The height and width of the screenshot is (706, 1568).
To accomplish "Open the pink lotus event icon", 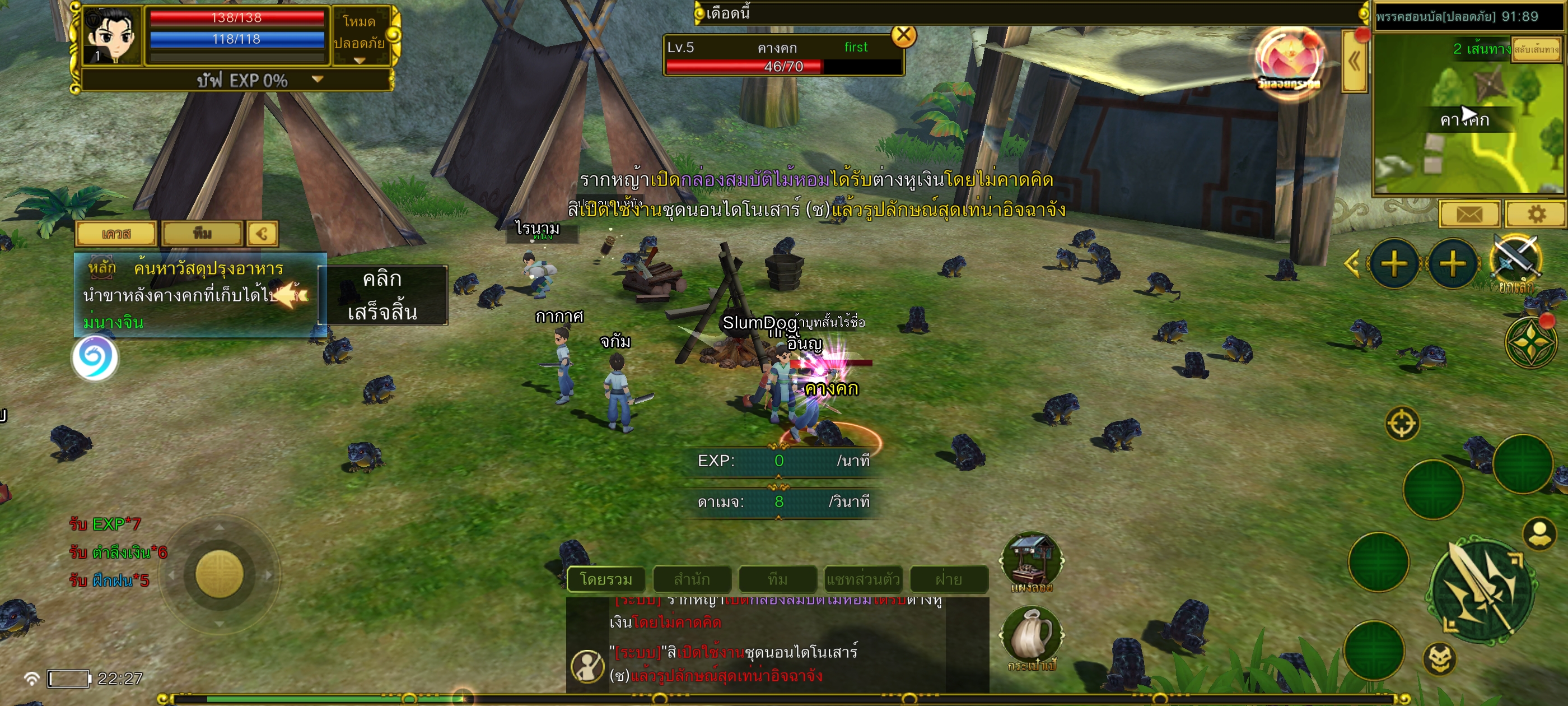I will coord(1289,61).
